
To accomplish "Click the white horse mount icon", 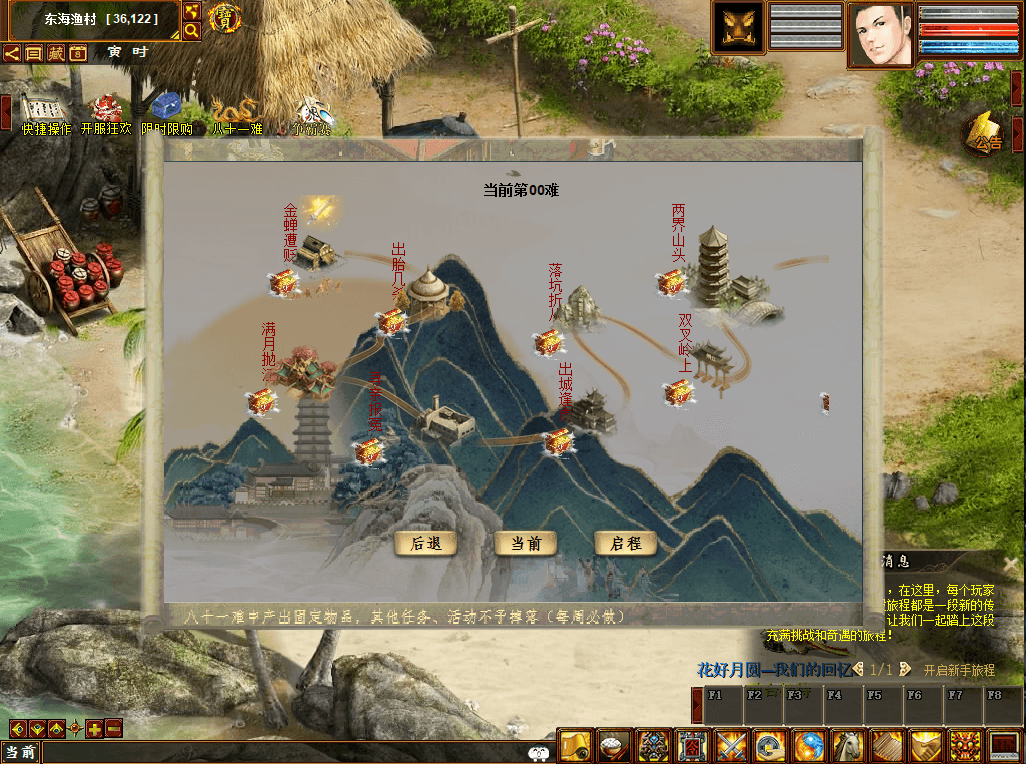I will 848,746.
